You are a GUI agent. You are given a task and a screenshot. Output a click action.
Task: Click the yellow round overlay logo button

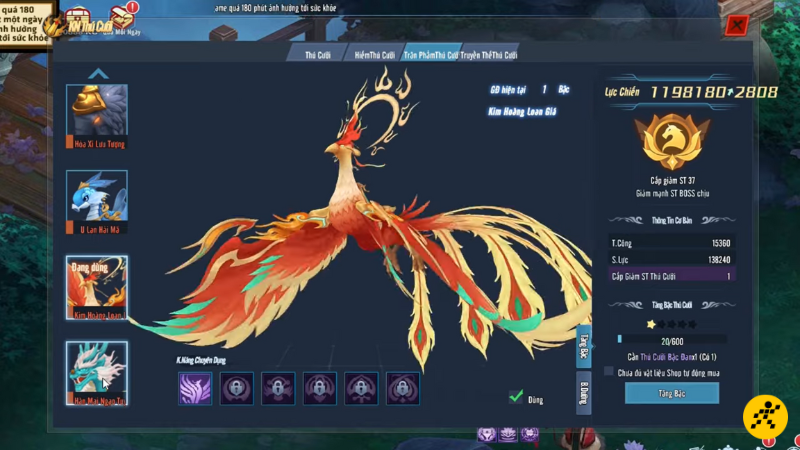[764, 417]
